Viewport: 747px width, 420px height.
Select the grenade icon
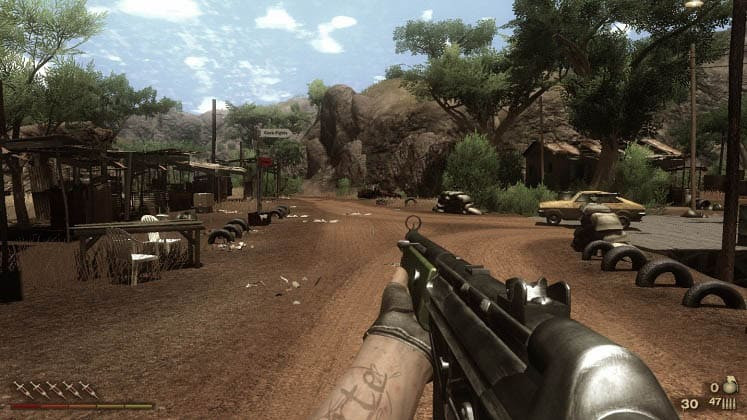(x=729, y=387)
